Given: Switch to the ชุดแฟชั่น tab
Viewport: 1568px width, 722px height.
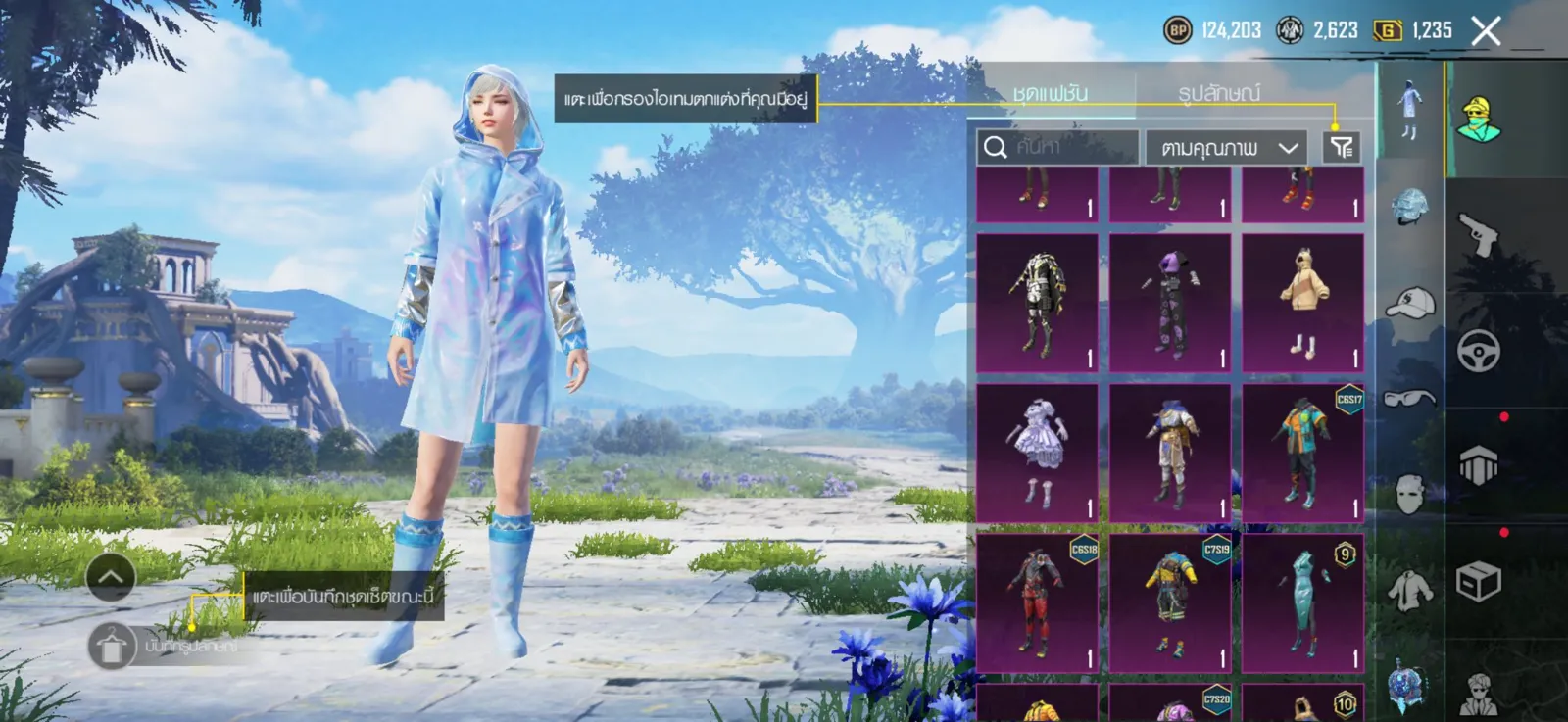Looking at the screenshot, I should 1050,93.
